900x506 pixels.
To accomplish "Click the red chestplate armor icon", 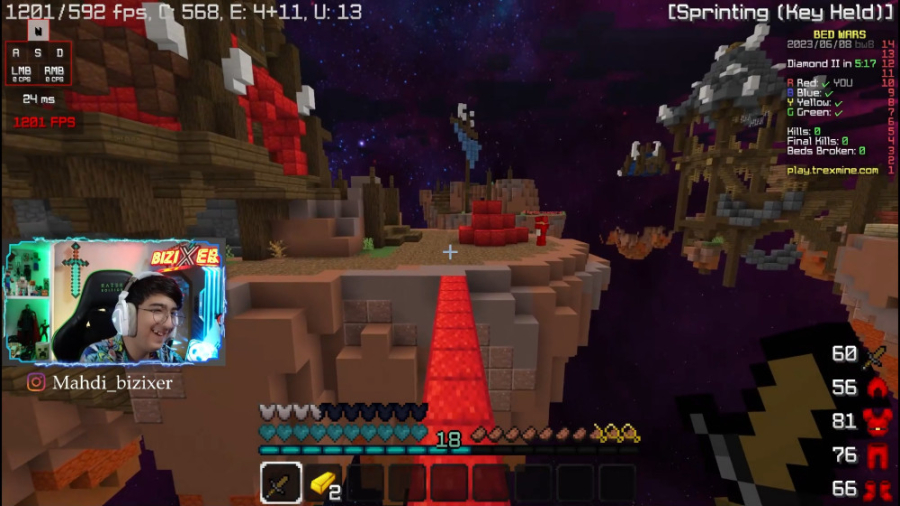I will tap(875, 421).
